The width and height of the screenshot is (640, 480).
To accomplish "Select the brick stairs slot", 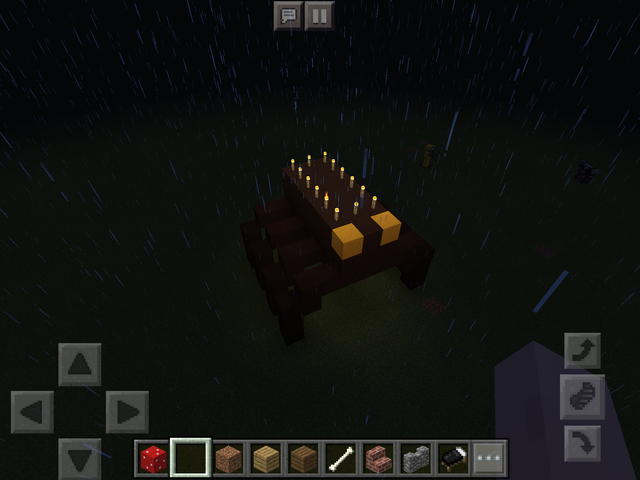I will [378, 459].
